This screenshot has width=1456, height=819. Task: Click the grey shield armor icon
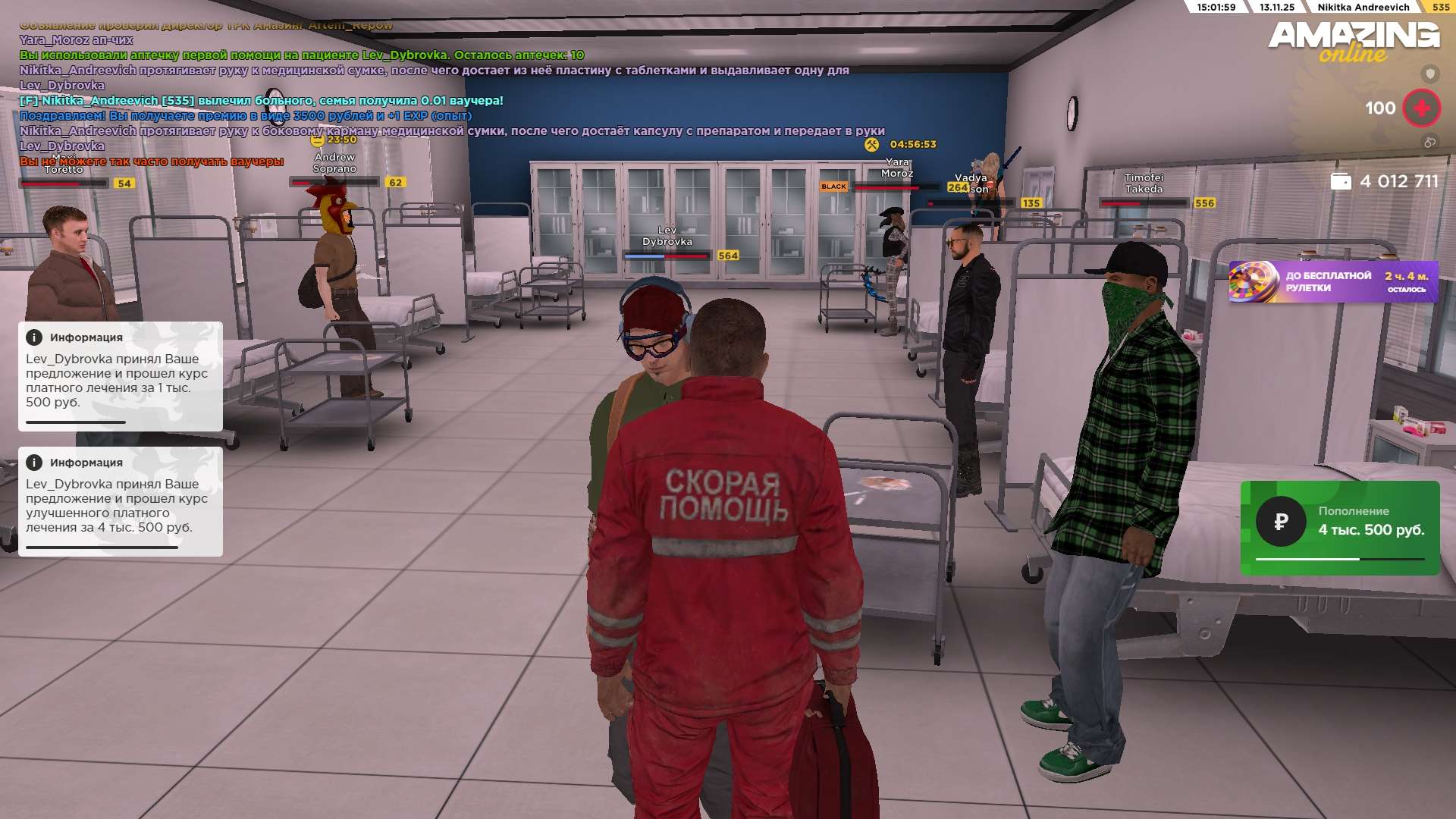[1429, 74]
